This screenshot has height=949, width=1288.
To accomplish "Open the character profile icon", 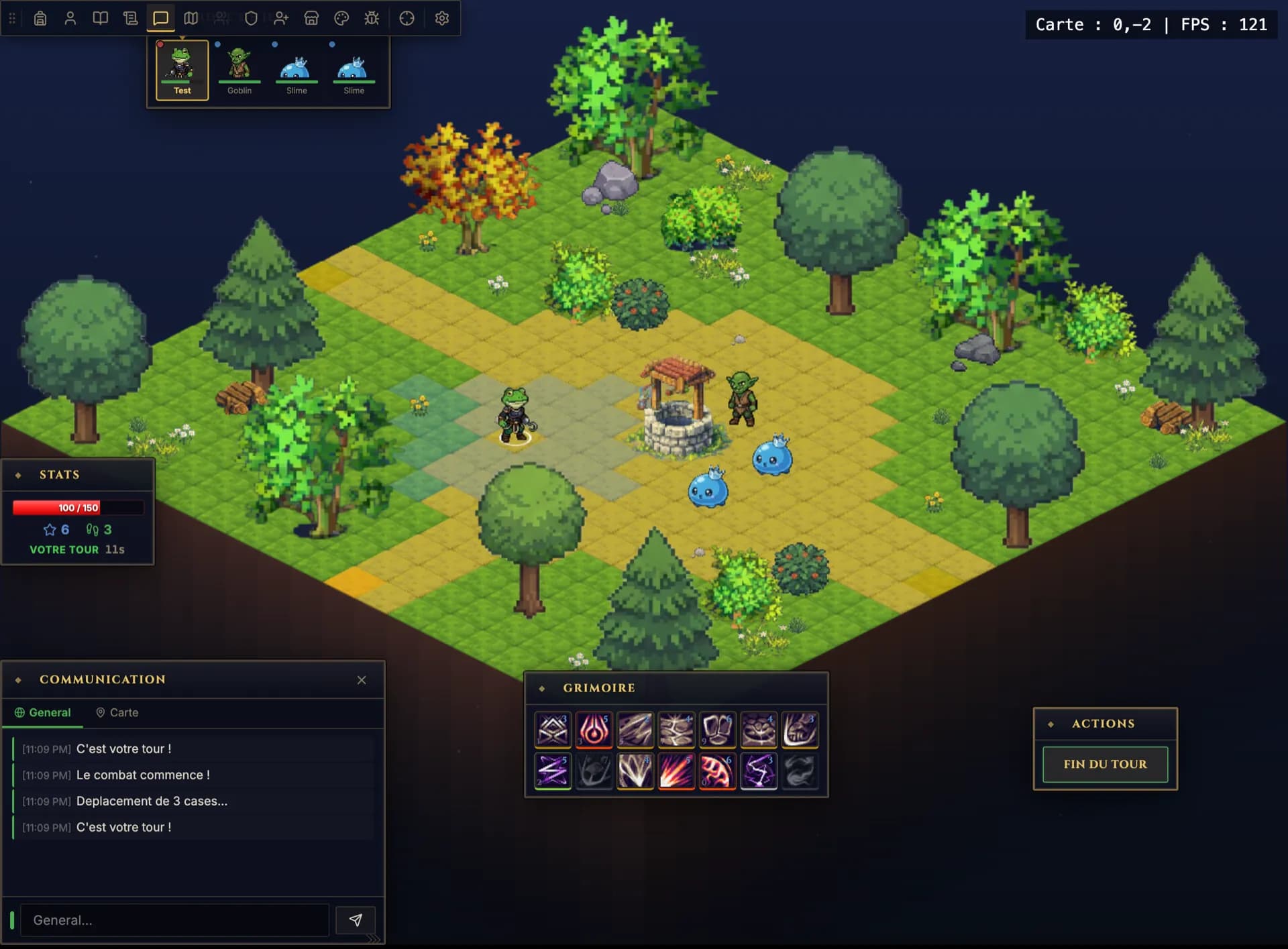I will pos(70,18).
